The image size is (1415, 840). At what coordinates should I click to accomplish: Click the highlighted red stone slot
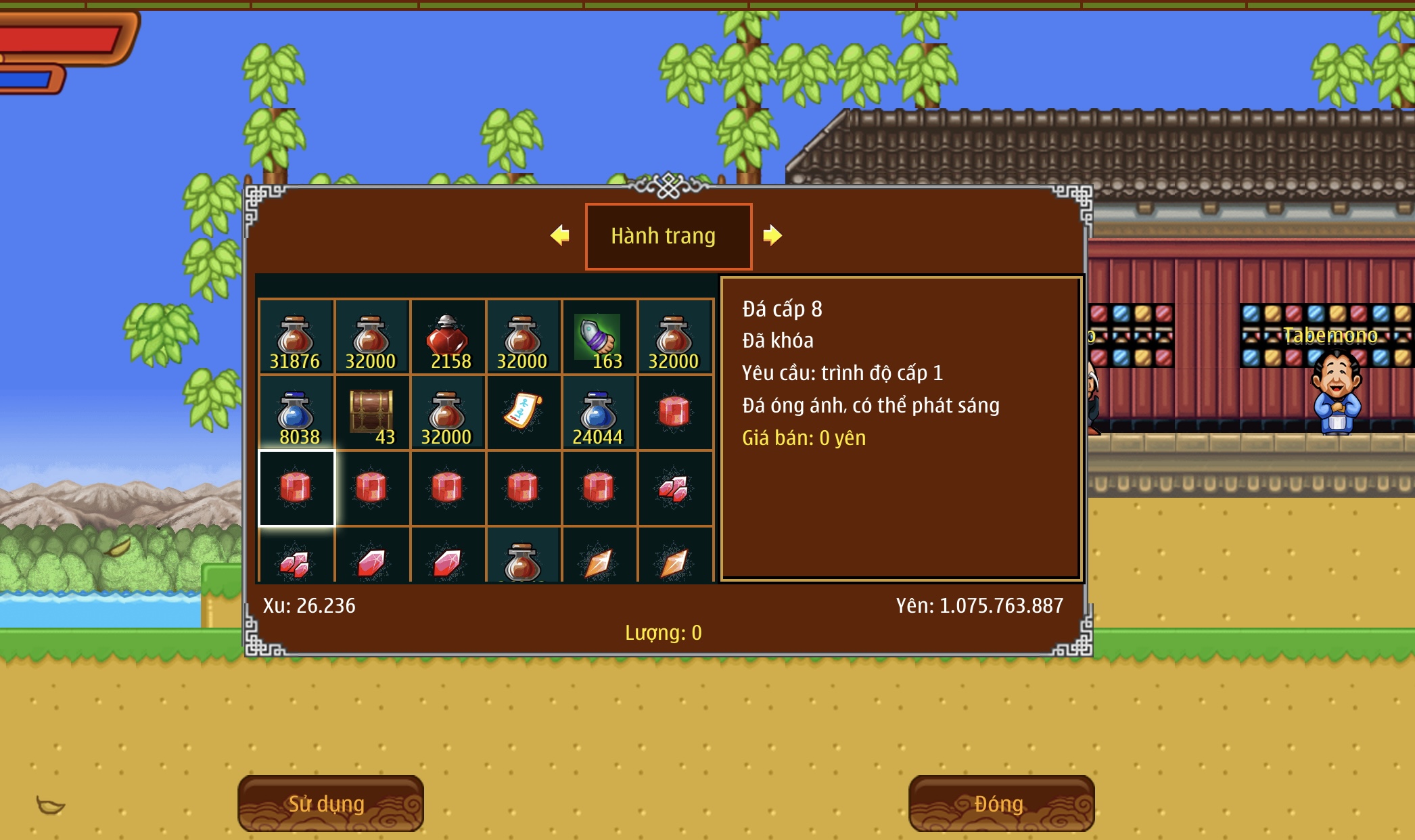[x=296, y=488]
